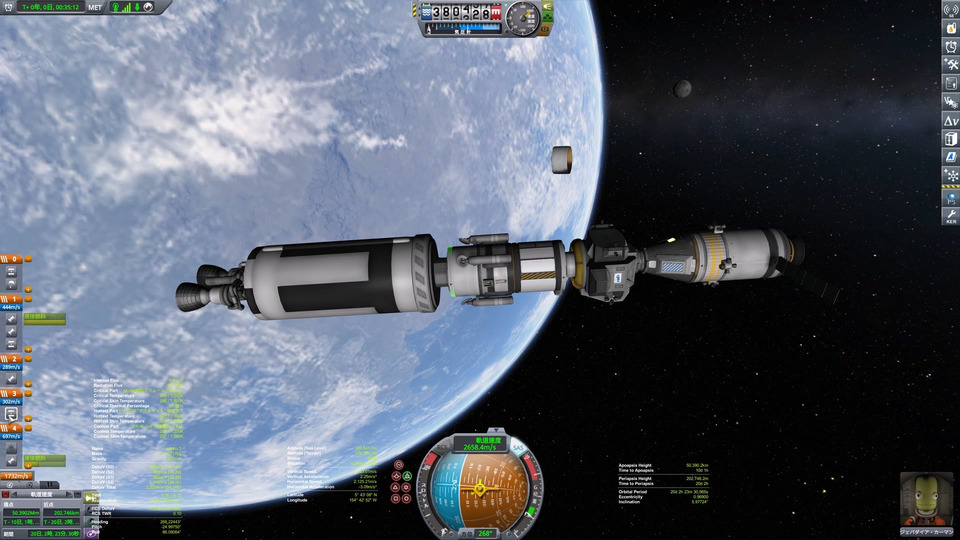Viewport: 960px width, 540px height.
Task: Select stage 1 header in staging stack
Action: (12, 299)
